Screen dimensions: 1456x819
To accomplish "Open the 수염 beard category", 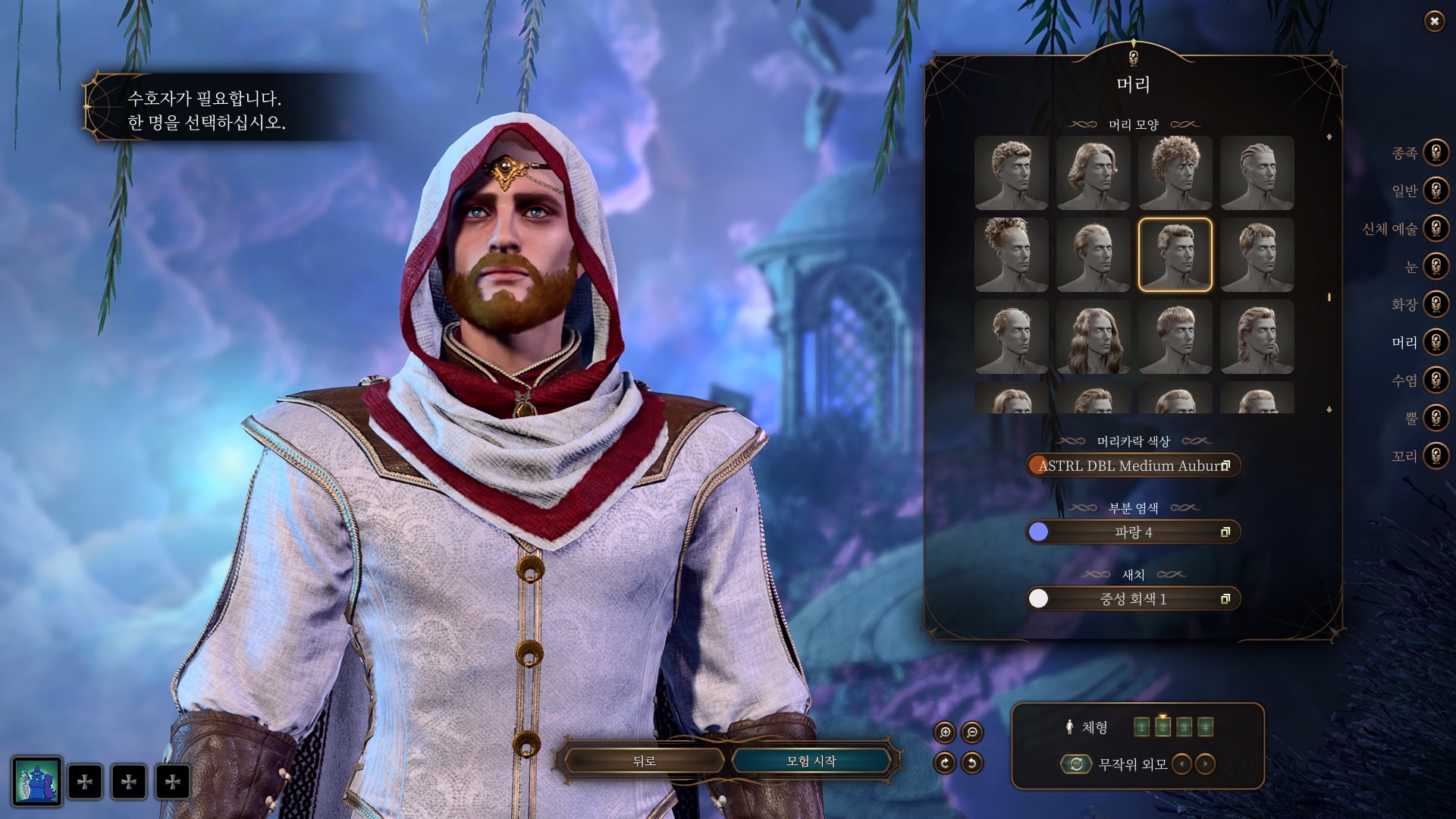I will (1435, 380).
